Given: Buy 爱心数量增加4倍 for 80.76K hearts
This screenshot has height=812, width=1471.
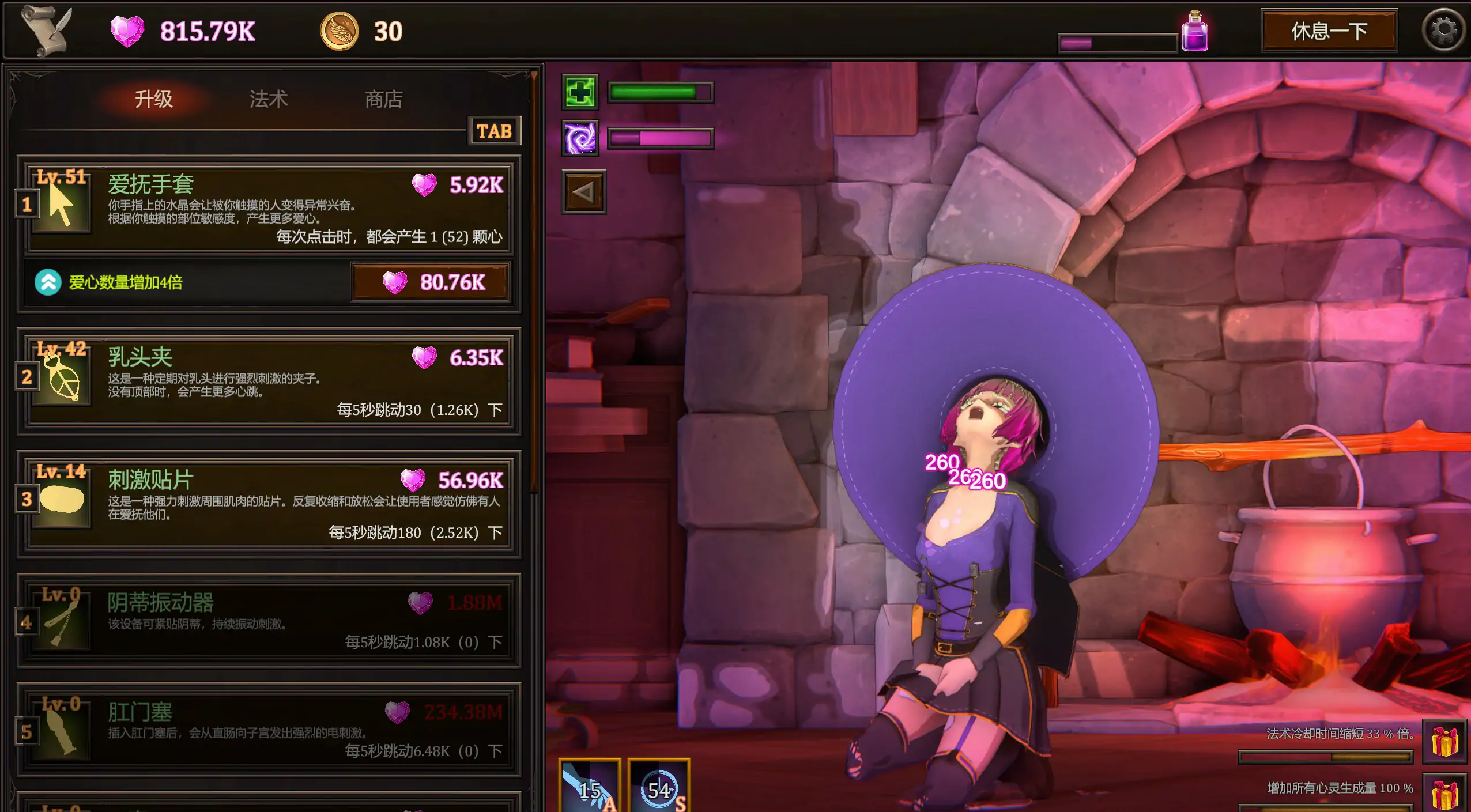Looking at the screenshot, I should click(431, 282).
